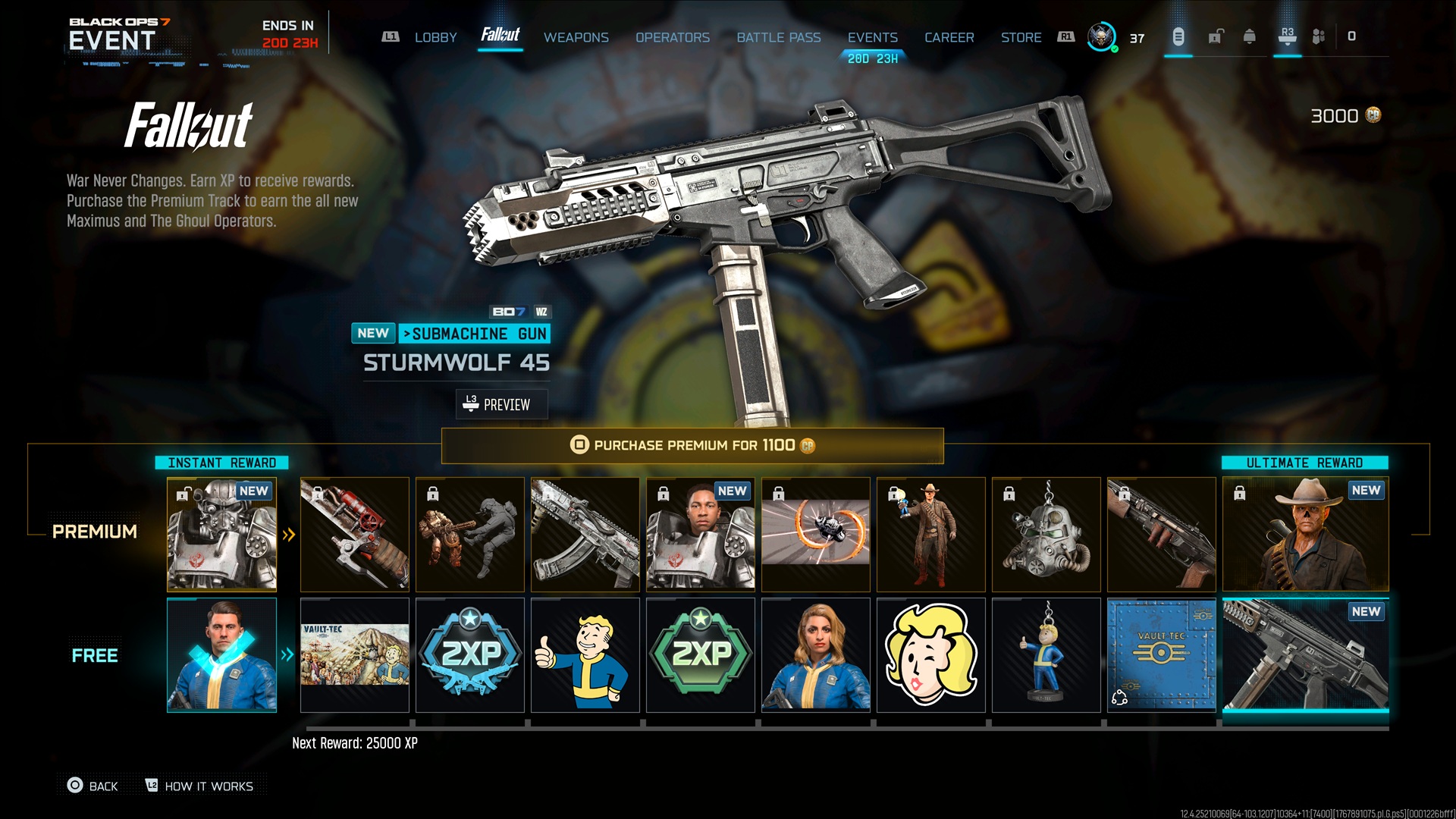Select the blue 2XP token reward

coord(469,655)
